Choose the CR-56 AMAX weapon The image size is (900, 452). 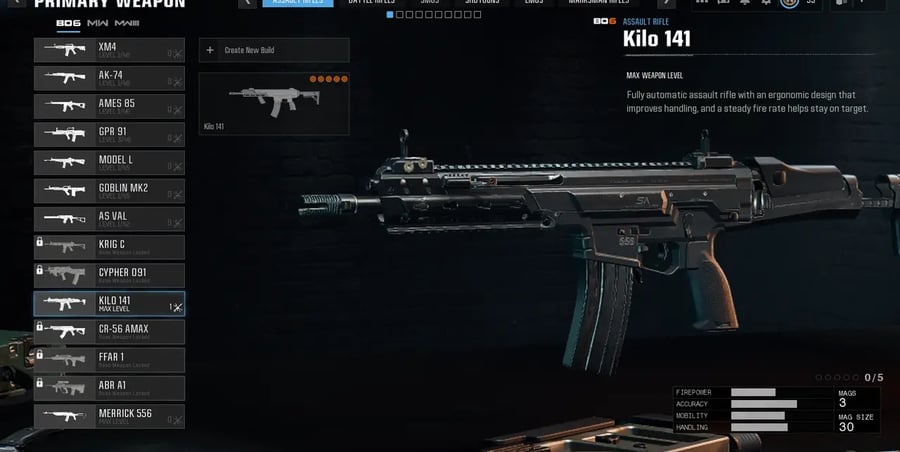(109, 332)
